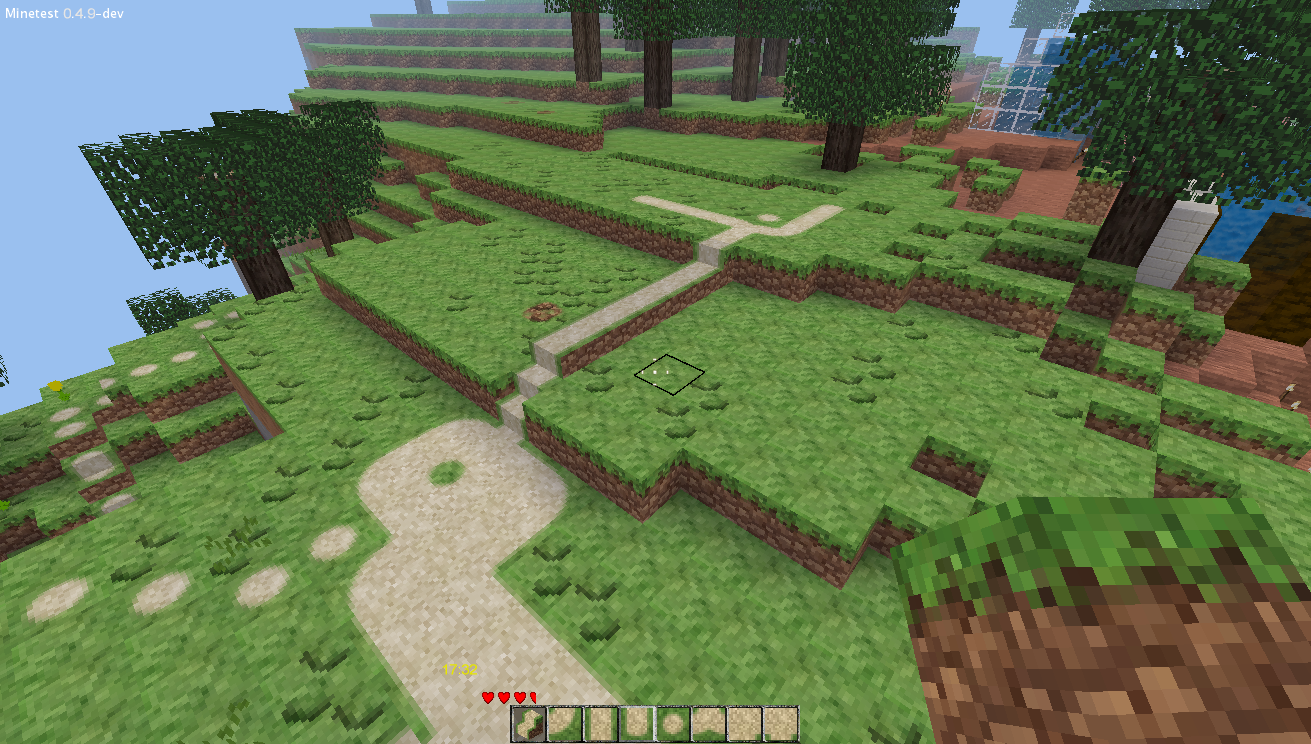Click the white pillar block on the right side
The width and height of the screenshot is (1311, 744).
click(1190, 220)
